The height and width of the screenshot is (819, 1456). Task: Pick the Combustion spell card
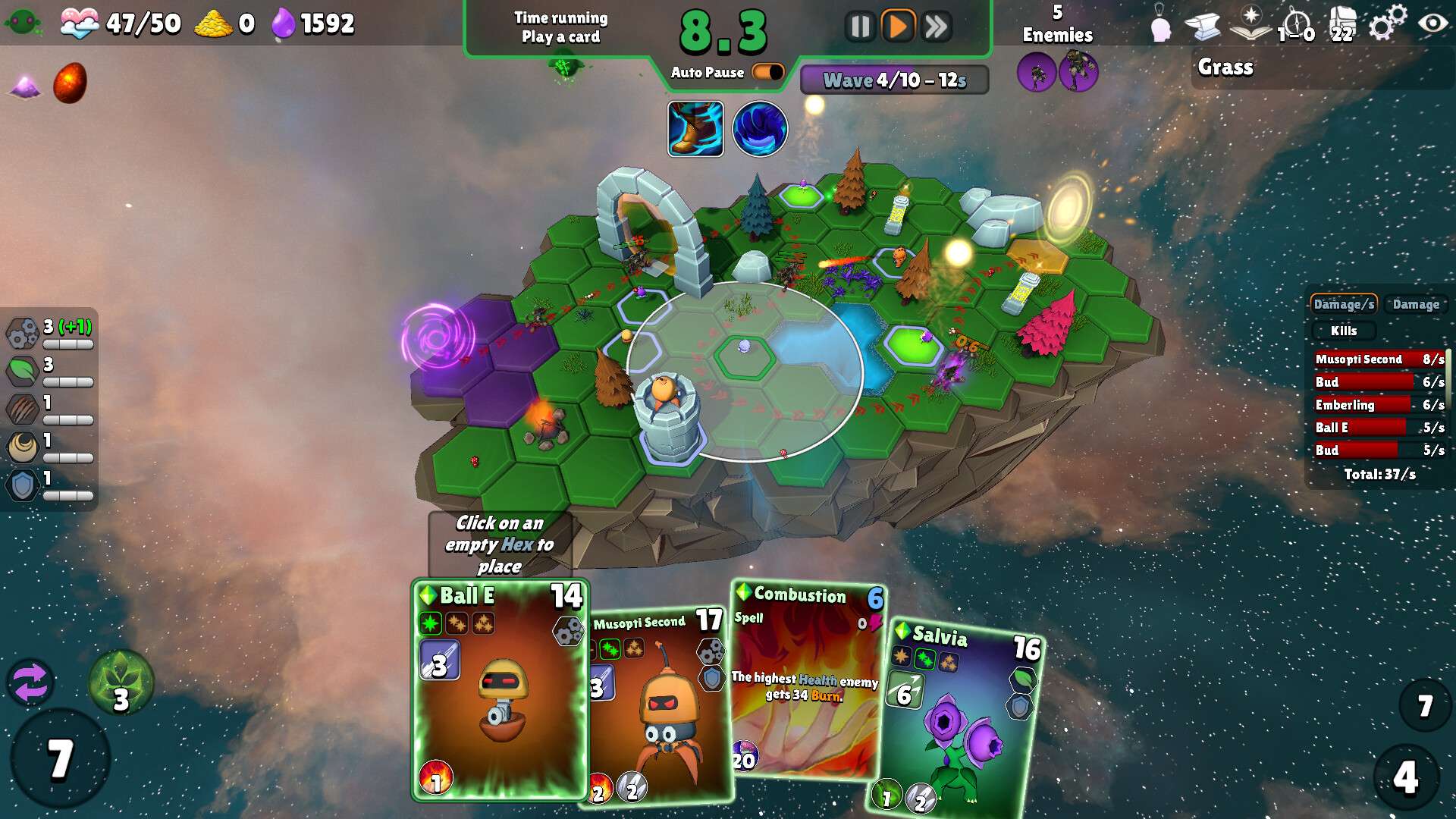tap(806, 682)
